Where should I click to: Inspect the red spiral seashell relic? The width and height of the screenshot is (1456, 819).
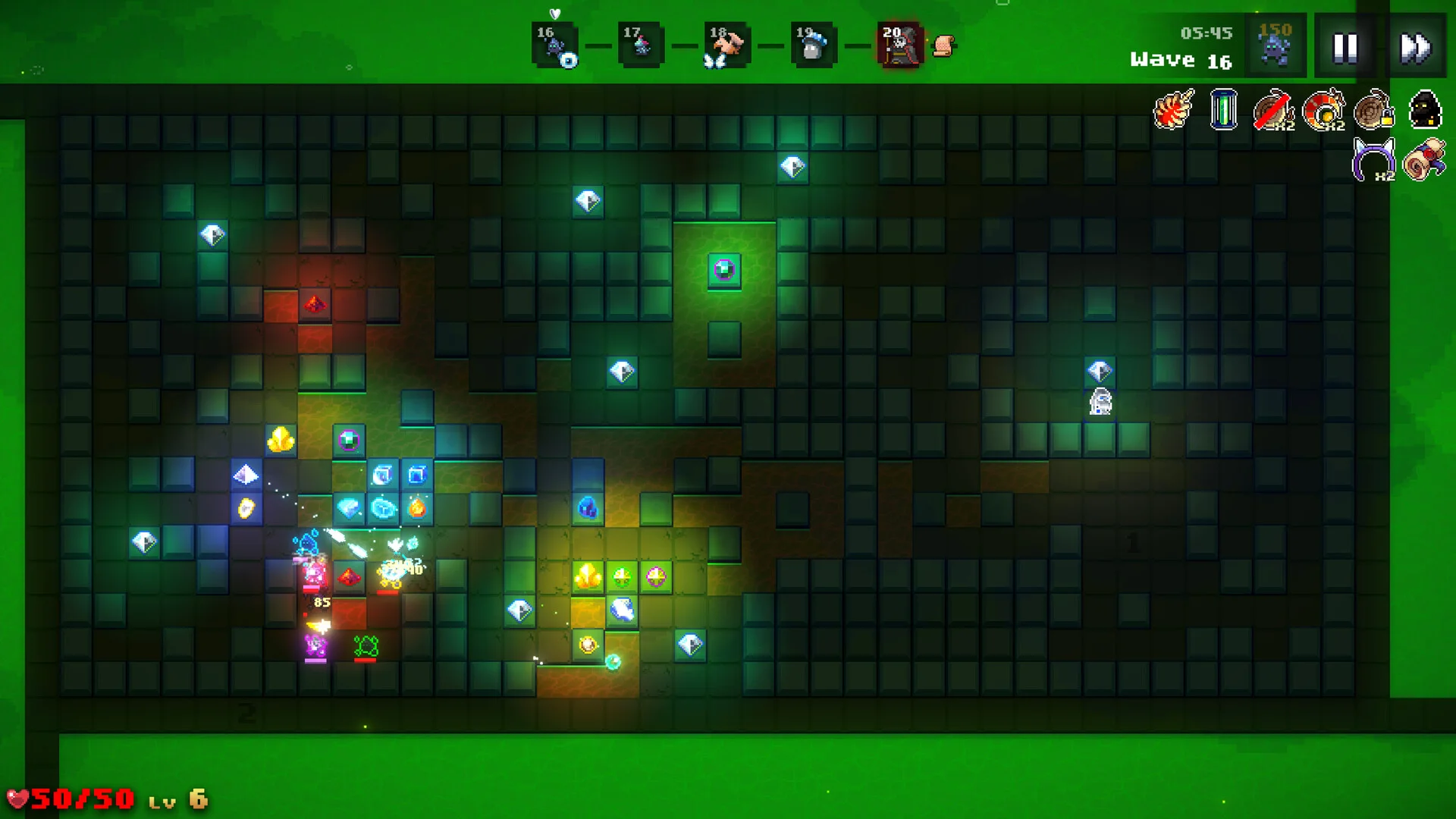coord(1173,110)
